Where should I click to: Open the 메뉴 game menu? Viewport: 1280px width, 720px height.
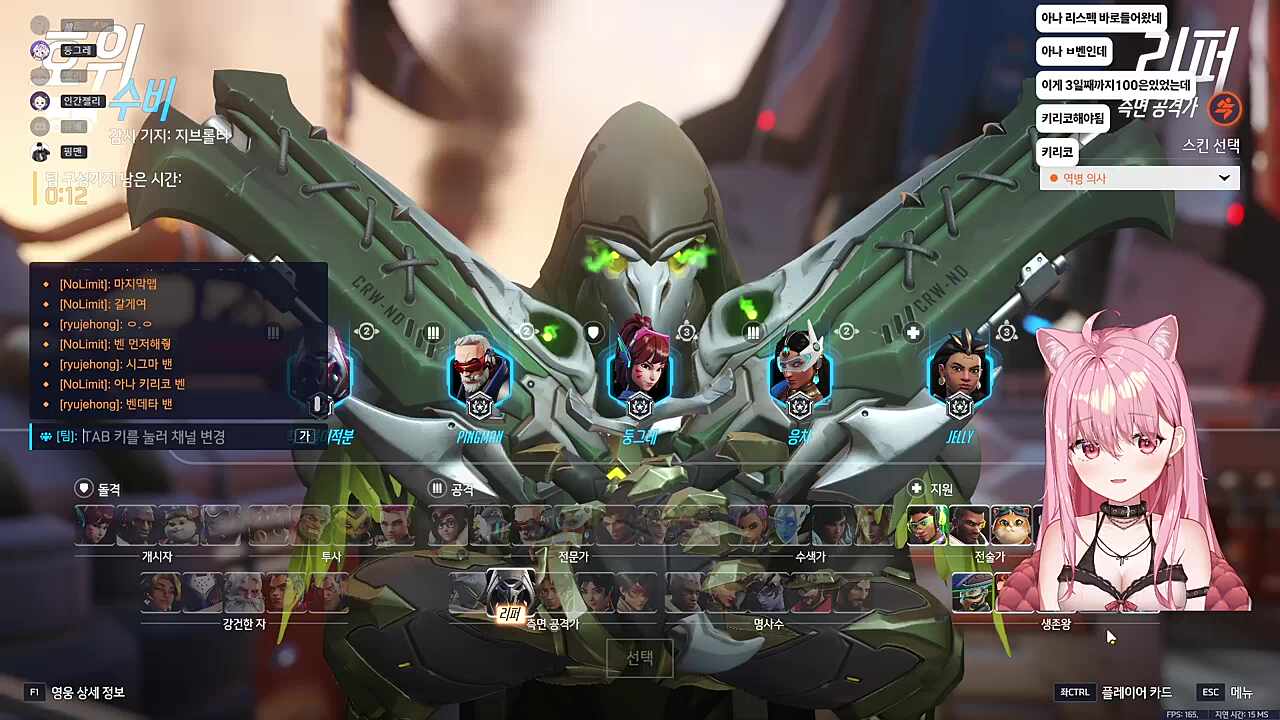1226,692
